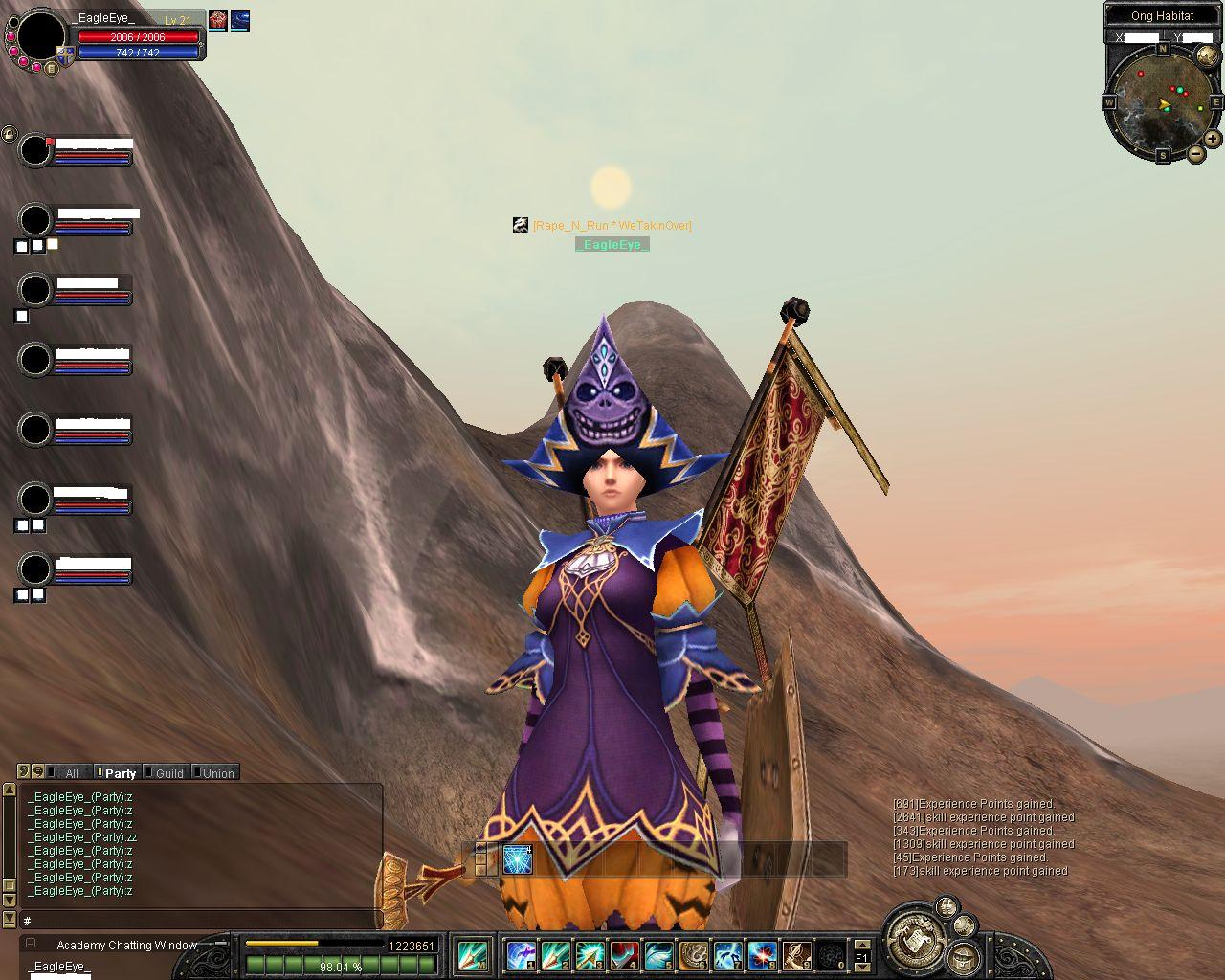Image resolution: width=1225 pixels, height=980 pixels.
Task: Zoom in the minimap with plus button
Action: 1212,139
